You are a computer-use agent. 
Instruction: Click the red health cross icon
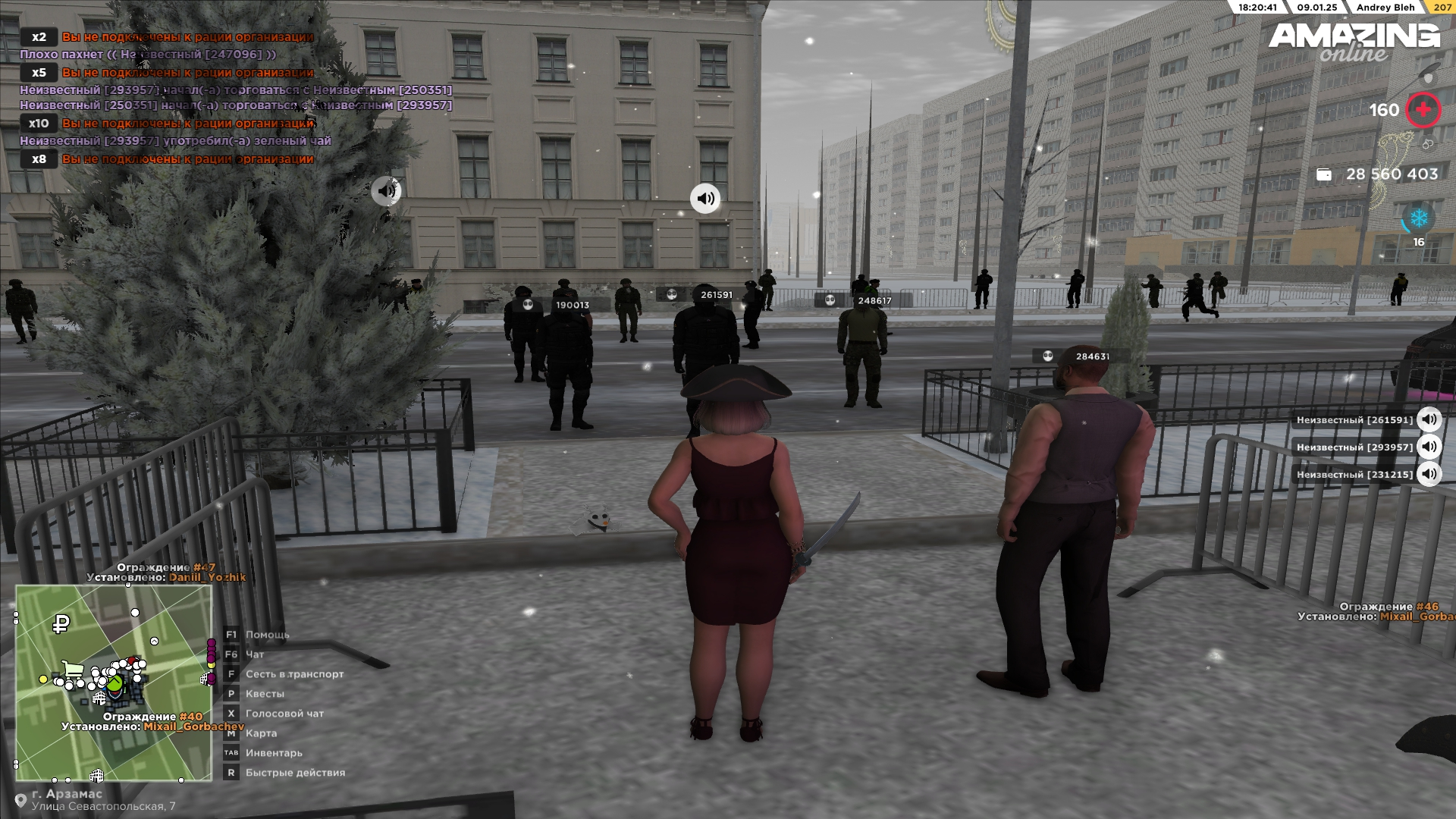click(x=1423, y=110)
